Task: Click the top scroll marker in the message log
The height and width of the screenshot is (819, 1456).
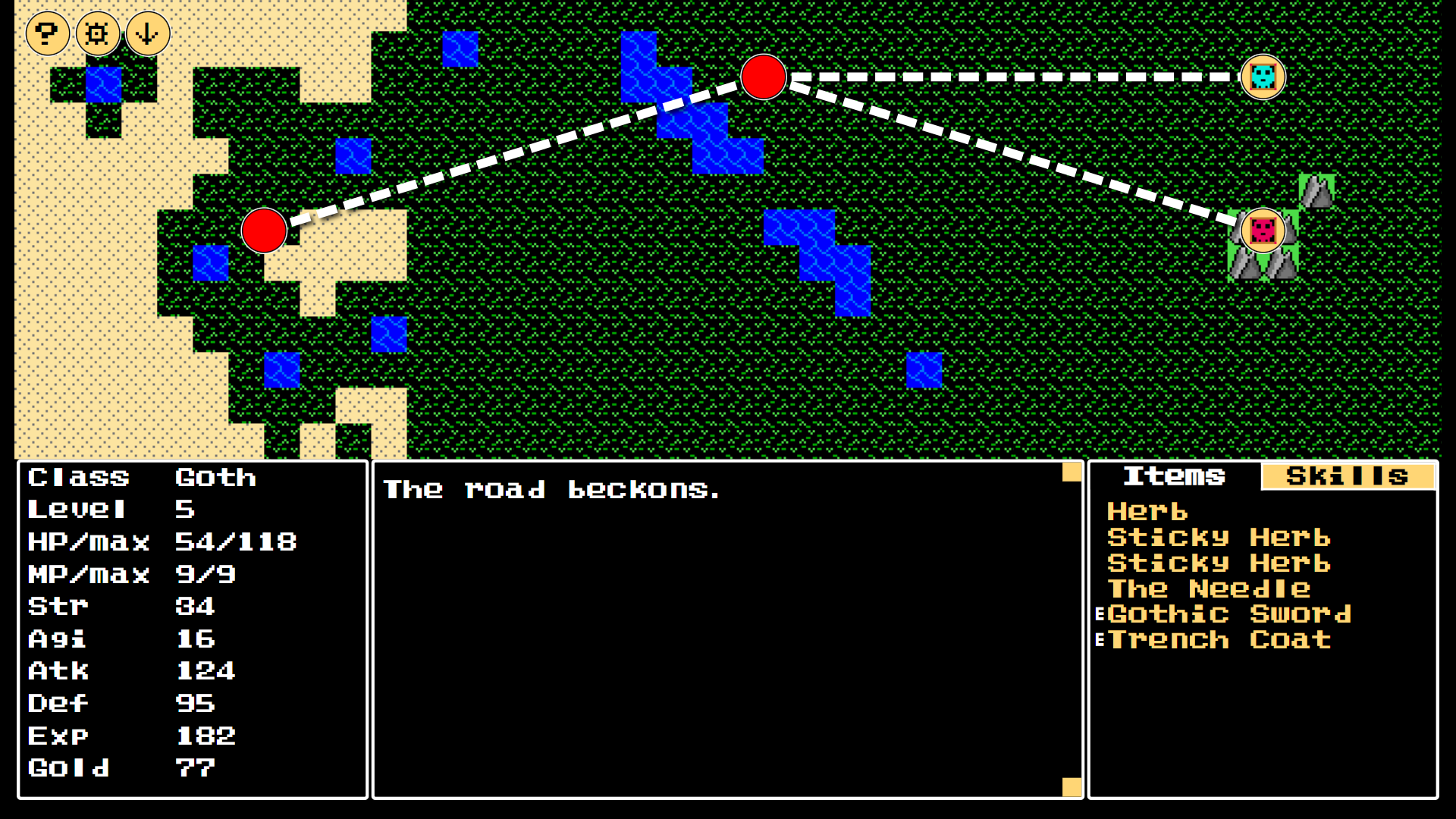Action: 1071,472
